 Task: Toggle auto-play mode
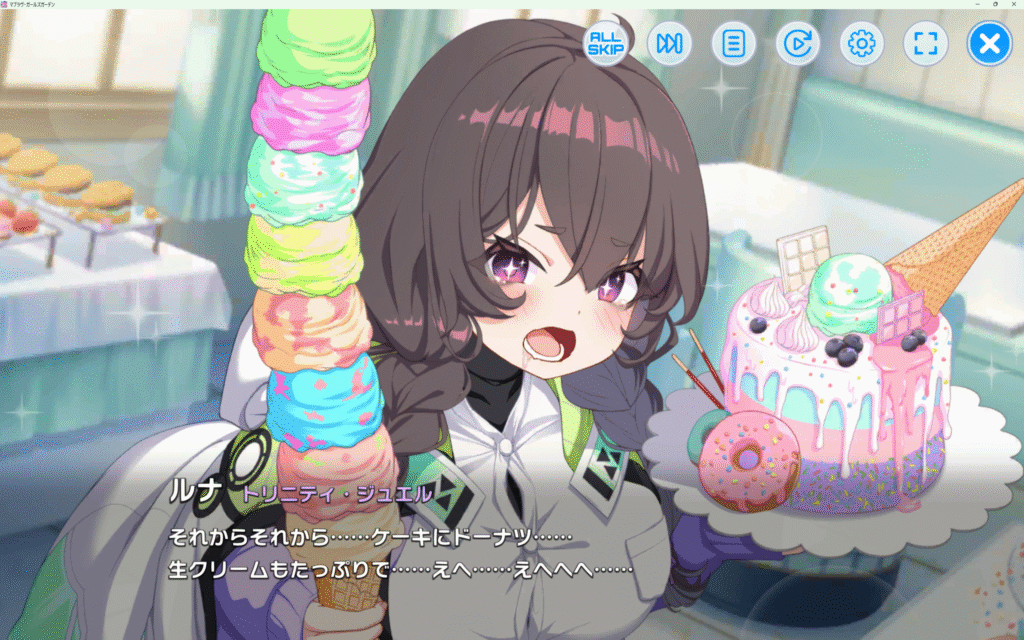tap(797, 44)
